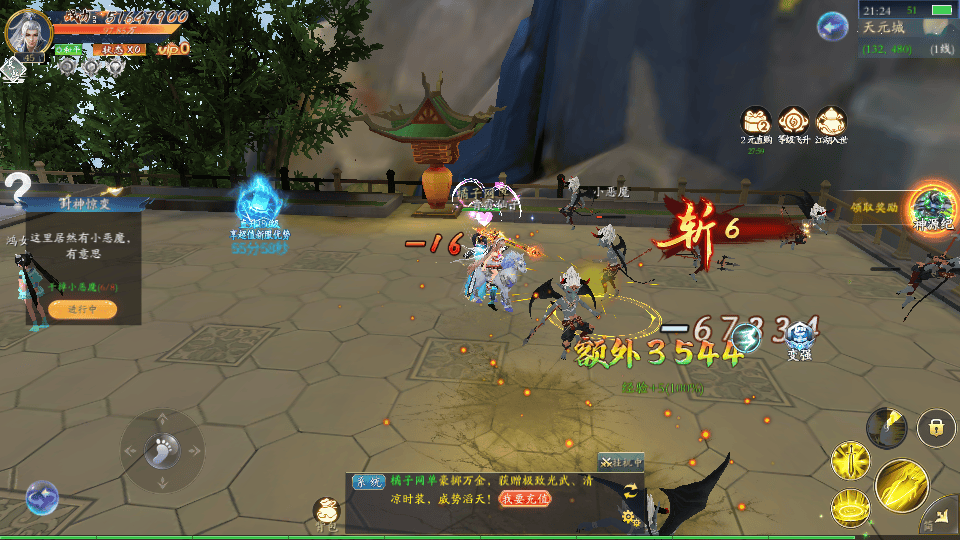Open the 江湖入世 gourd icon
960x540 pixels.
click(831, 122)
